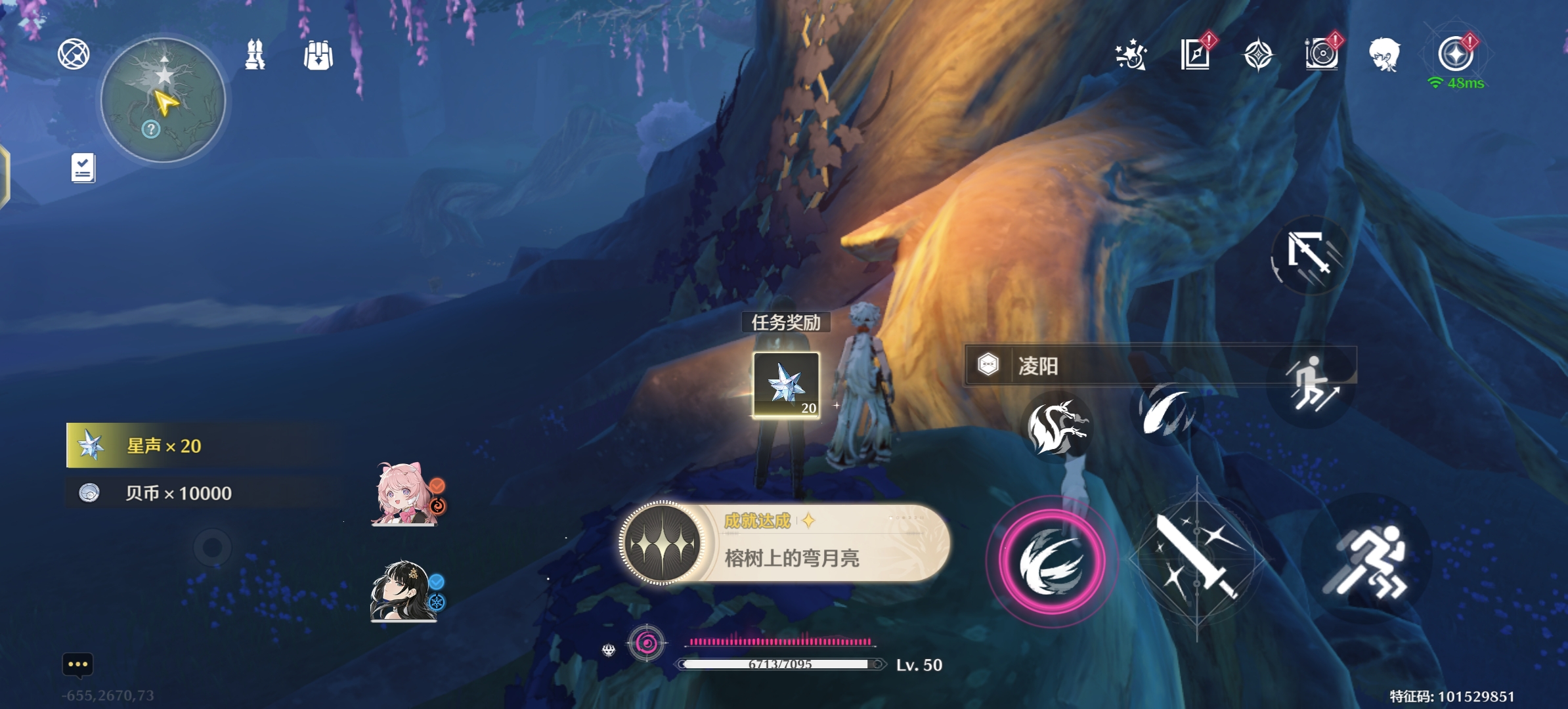Switch to the black-haired party character
Viewport: 1568px width, 709px height.
pyautogui.click(x=403, y=591)
